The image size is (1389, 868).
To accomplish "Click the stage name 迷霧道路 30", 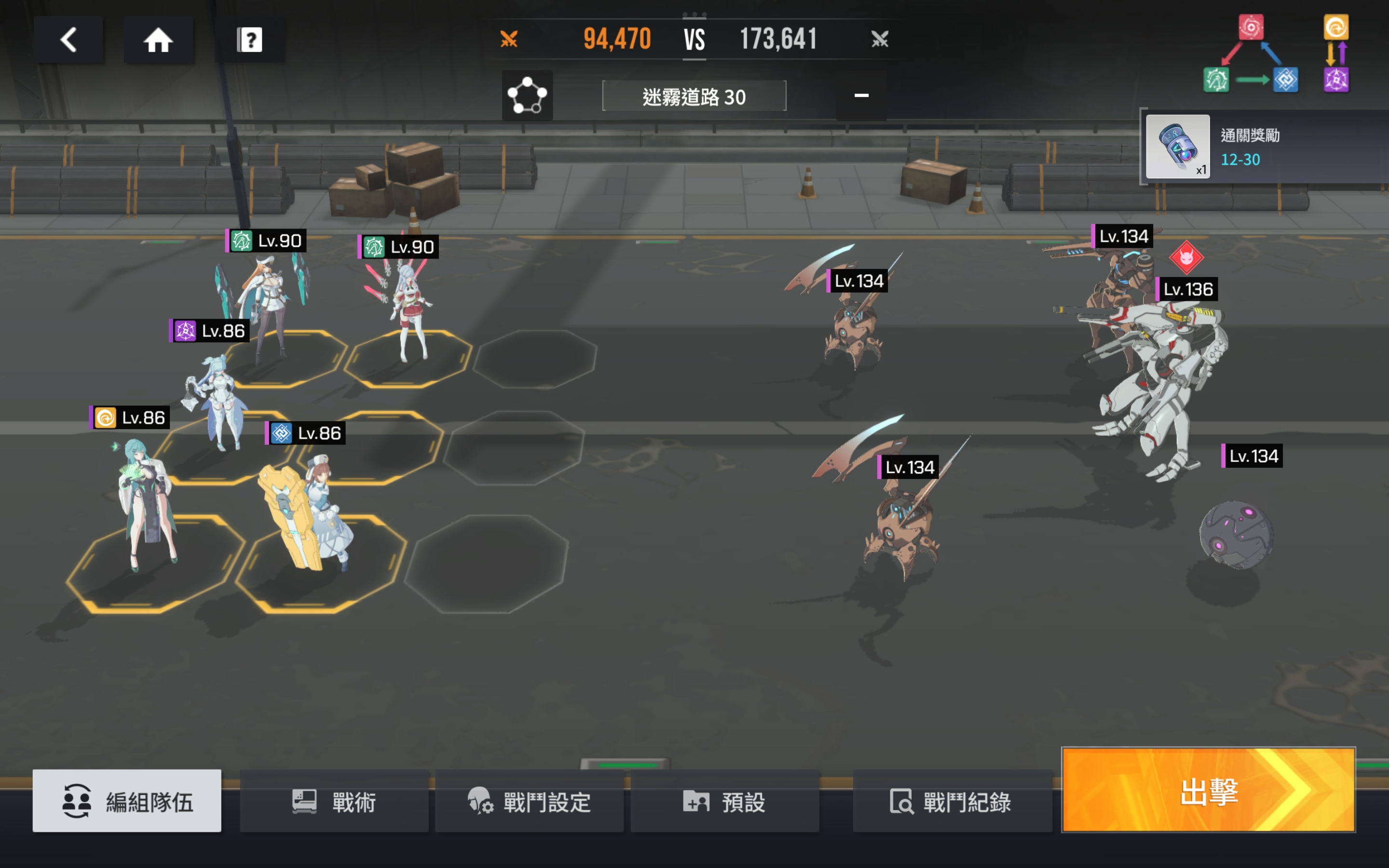I will click(x=694, y=96).
